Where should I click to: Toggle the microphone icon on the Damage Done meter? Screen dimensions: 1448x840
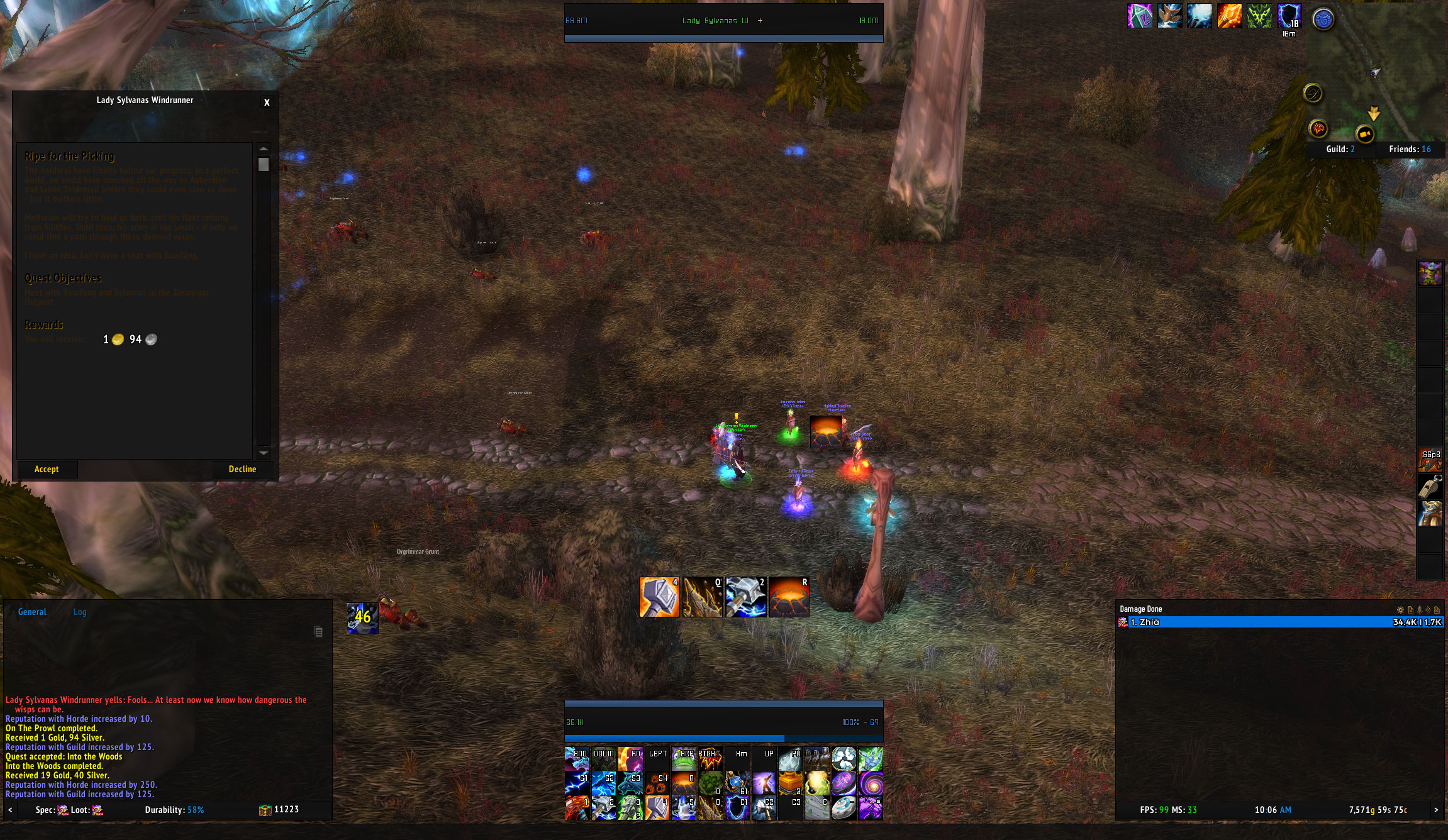pyautogui.click(x=1419, y=610)
